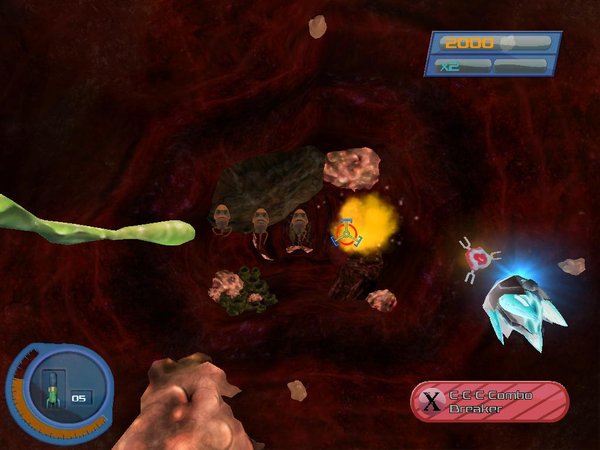This screenshot has height=450, width=600.
Task: Select the green rocket weapon icon
Action: point(52,393)
